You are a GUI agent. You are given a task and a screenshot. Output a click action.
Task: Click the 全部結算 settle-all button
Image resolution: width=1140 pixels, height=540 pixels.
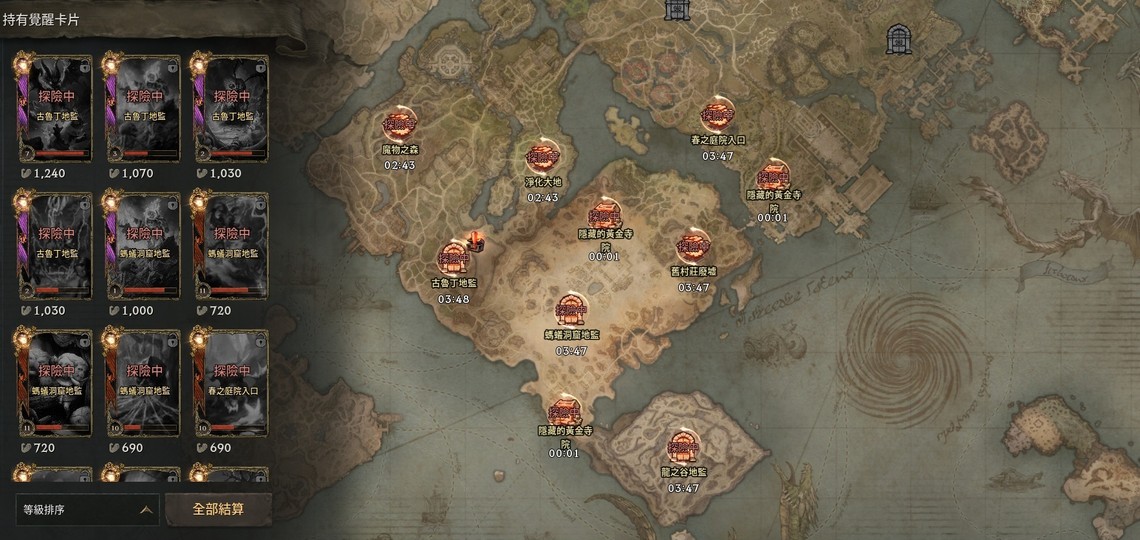218,508
